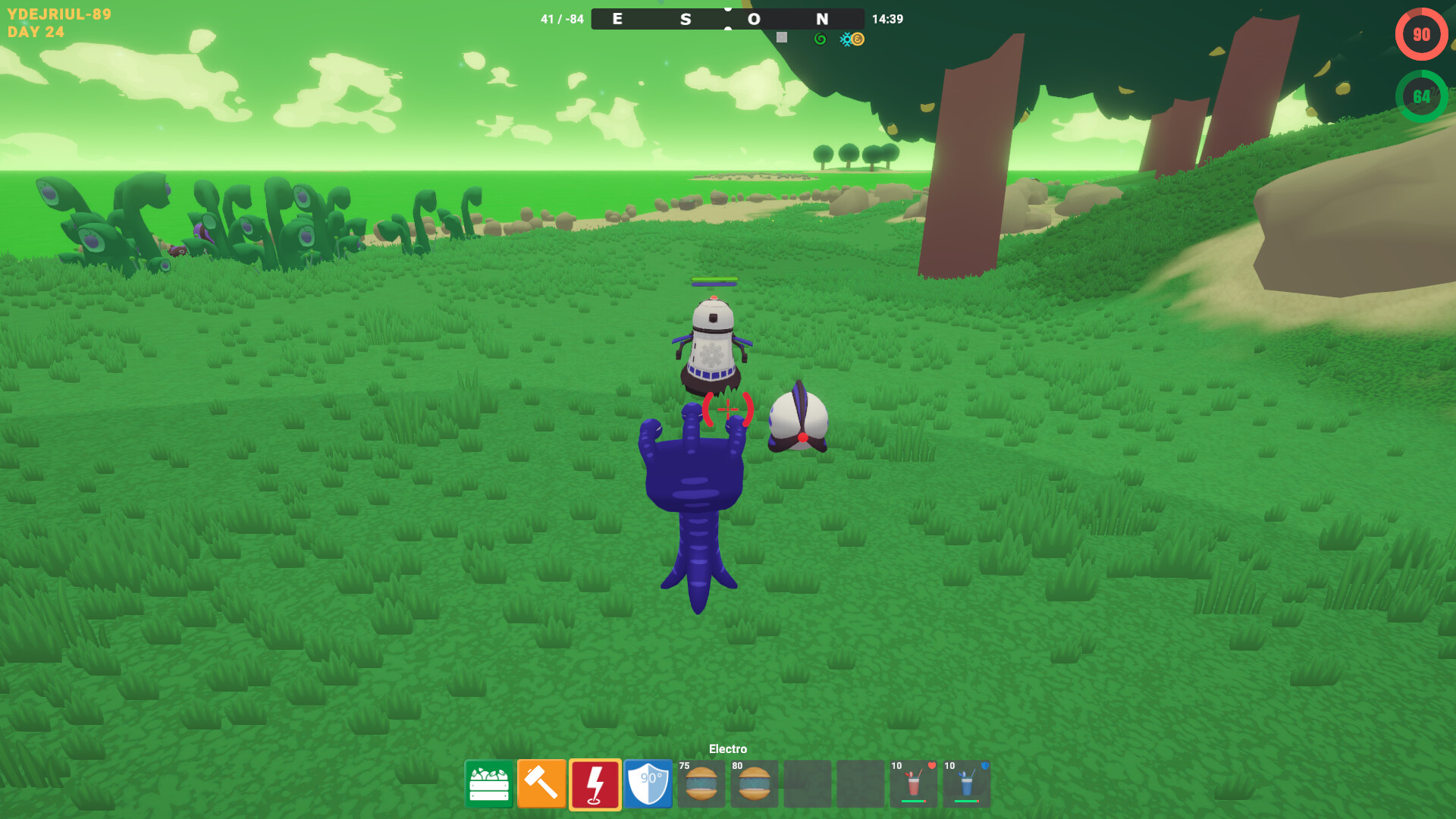Viewport: 1456px width, 819px height.
Task: Click the yellow coin currency icon
Action: pyautogui.click(x=856, y=37)
